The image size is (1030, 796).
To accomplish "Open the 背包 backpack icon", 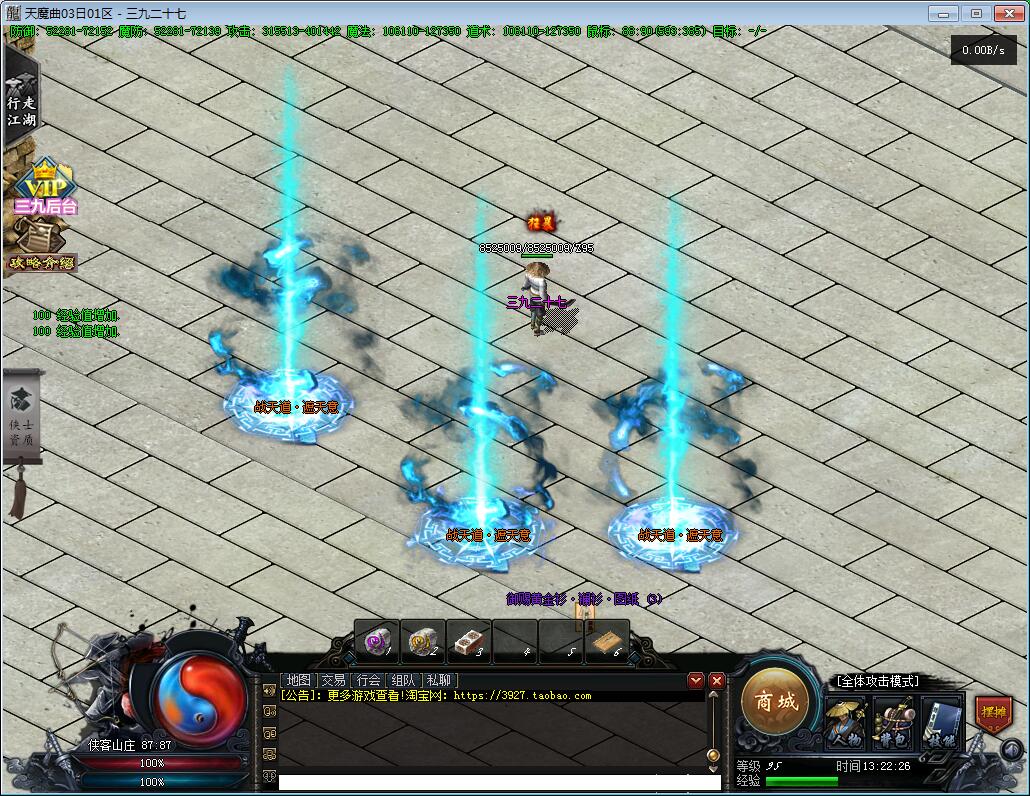I will 894,722.
